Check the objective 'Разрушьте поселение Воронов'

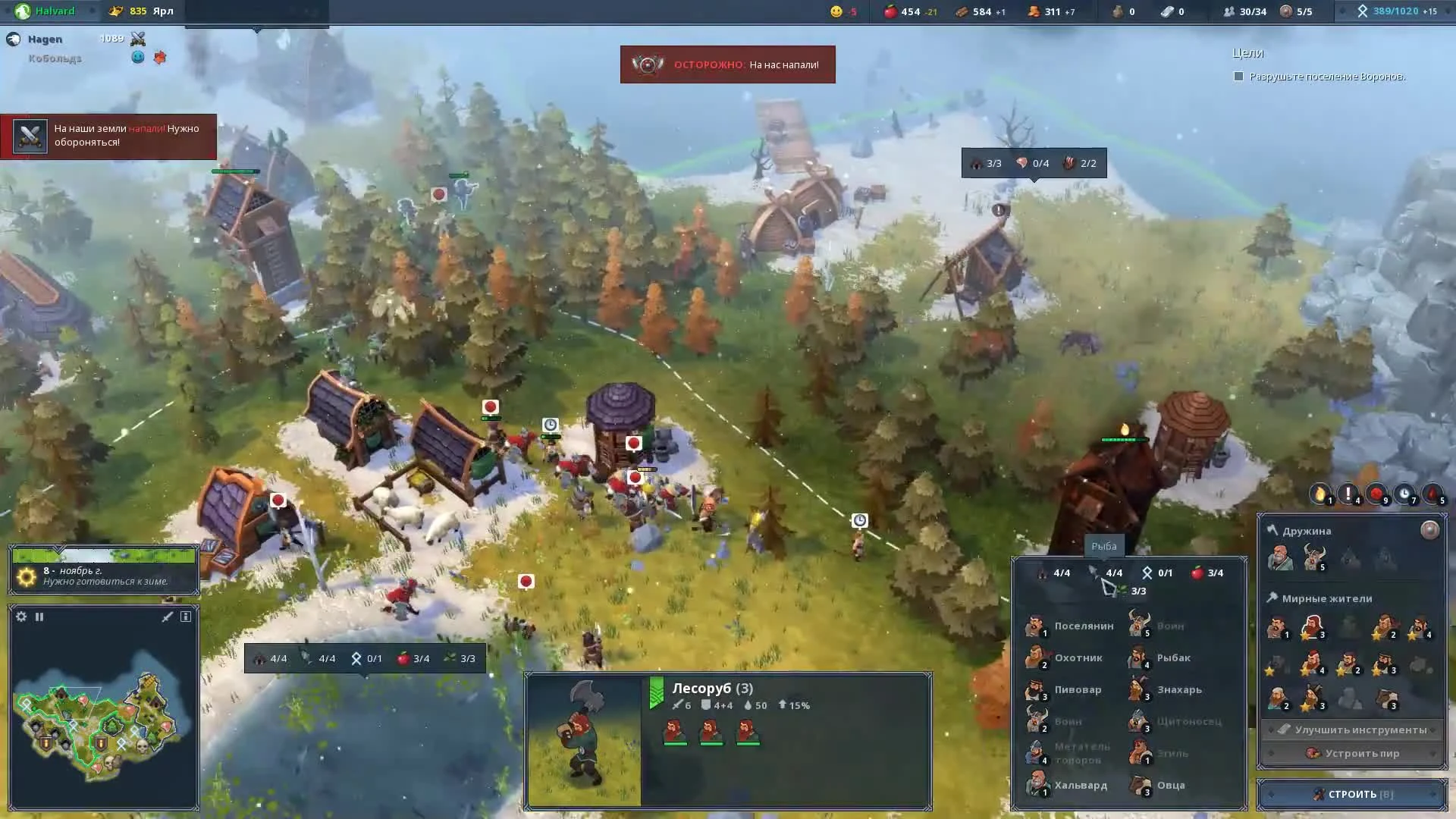click(x=1239, y=76)
